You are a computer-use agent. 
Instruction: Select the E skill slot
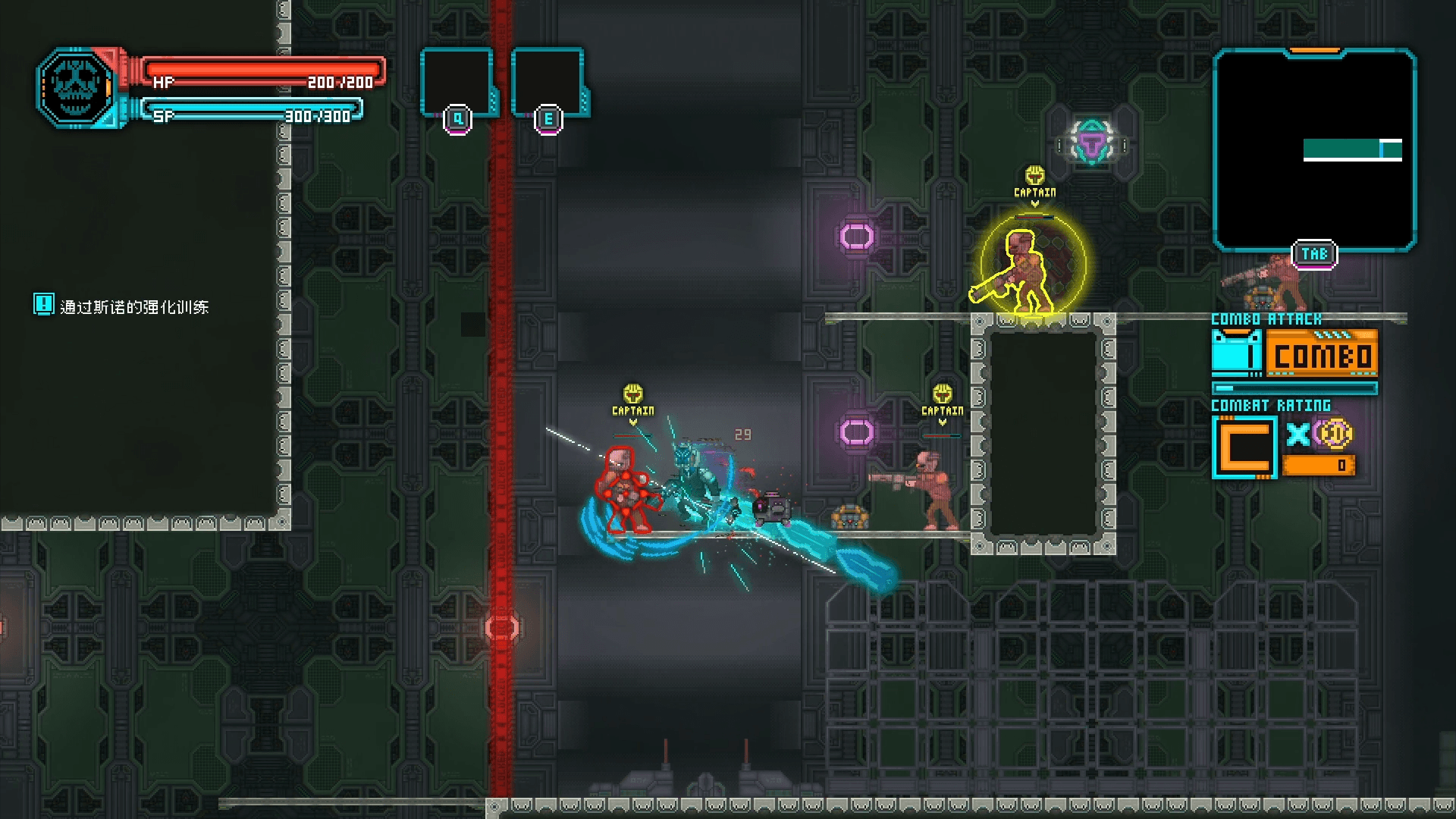pos(548,83)
